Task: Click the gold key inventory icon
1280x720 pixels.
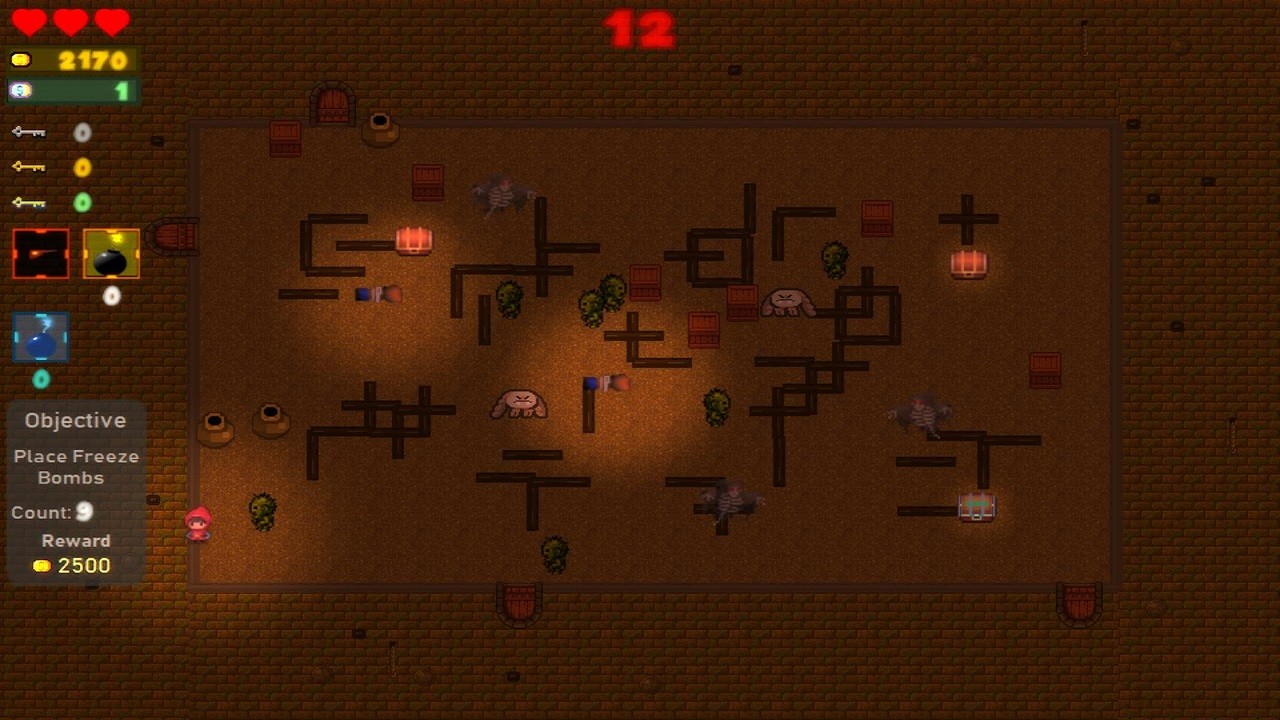Action: pos(28,166)
